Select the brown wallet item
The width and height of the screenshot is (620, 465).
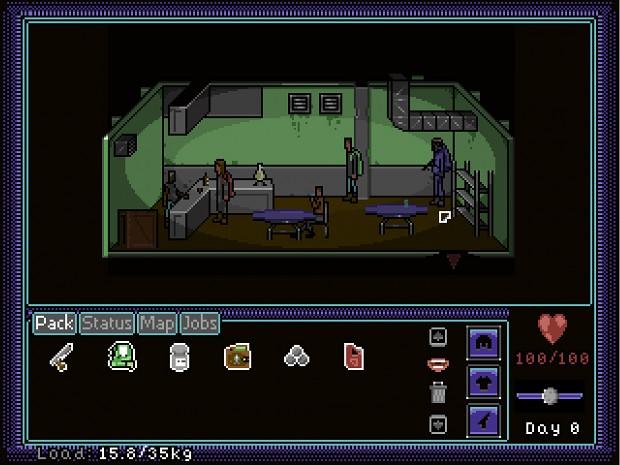[238, 357]
